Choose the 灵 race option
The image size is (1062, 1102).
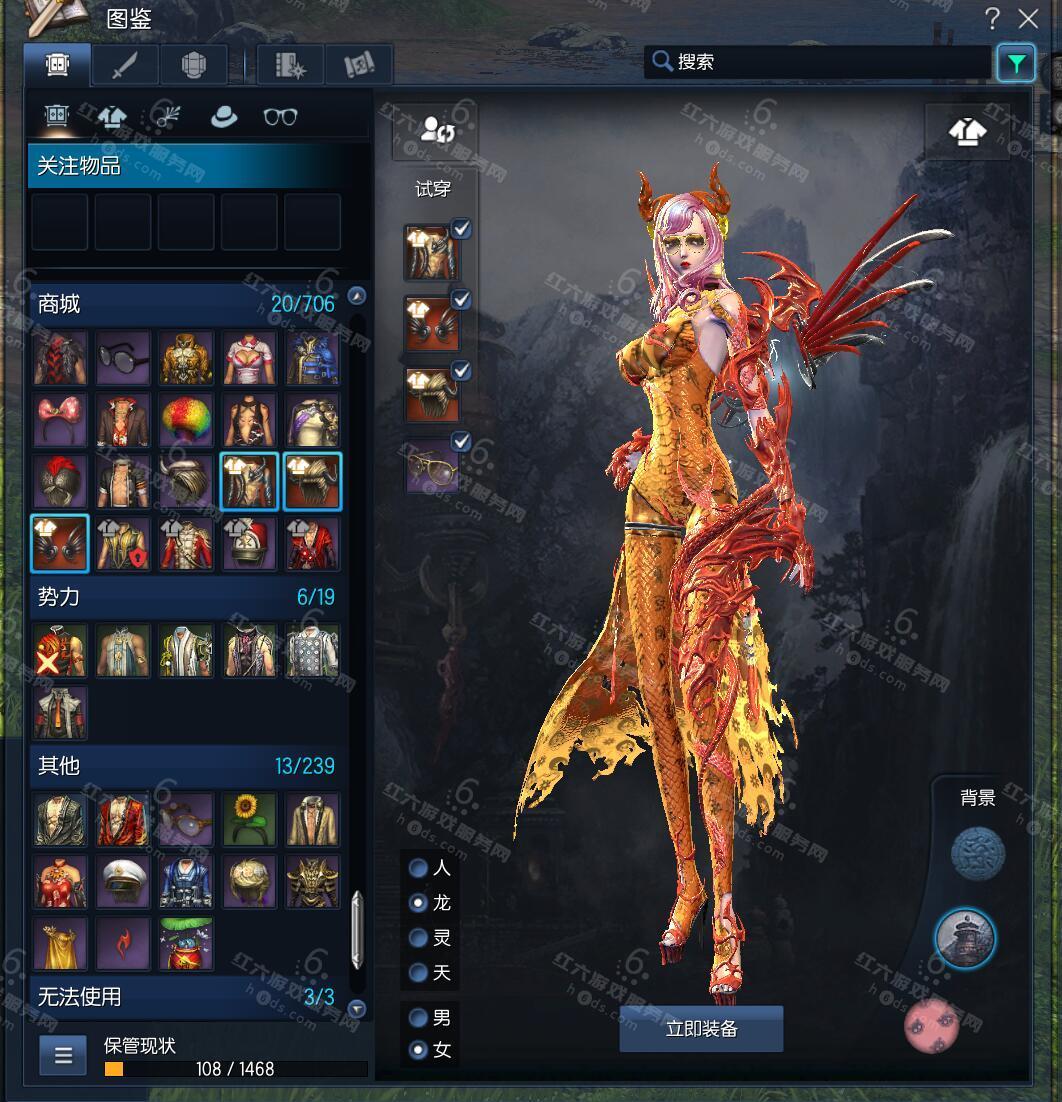(419, 938)
